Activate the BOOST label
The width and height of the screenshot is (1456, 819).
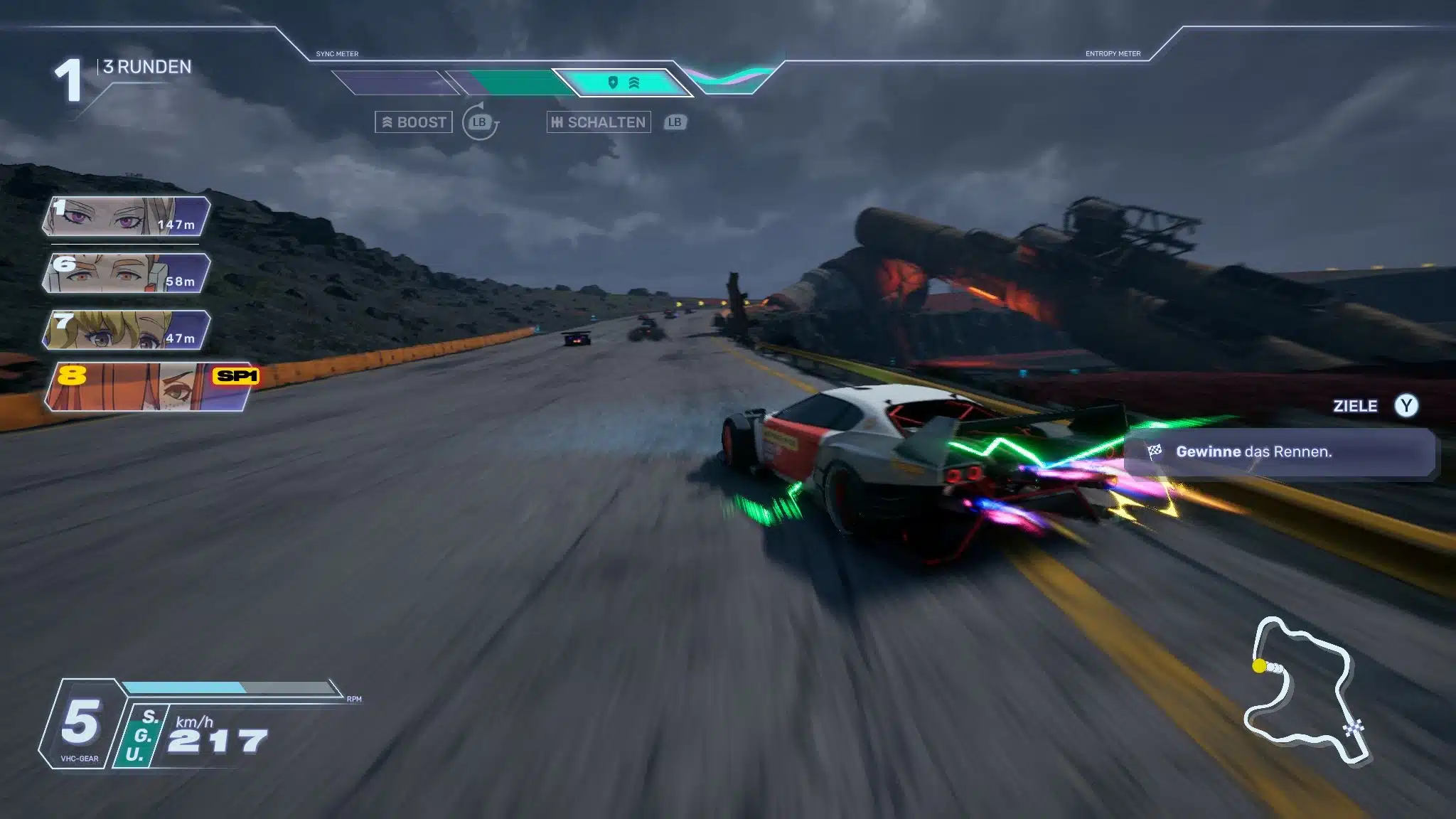(414, 122)
